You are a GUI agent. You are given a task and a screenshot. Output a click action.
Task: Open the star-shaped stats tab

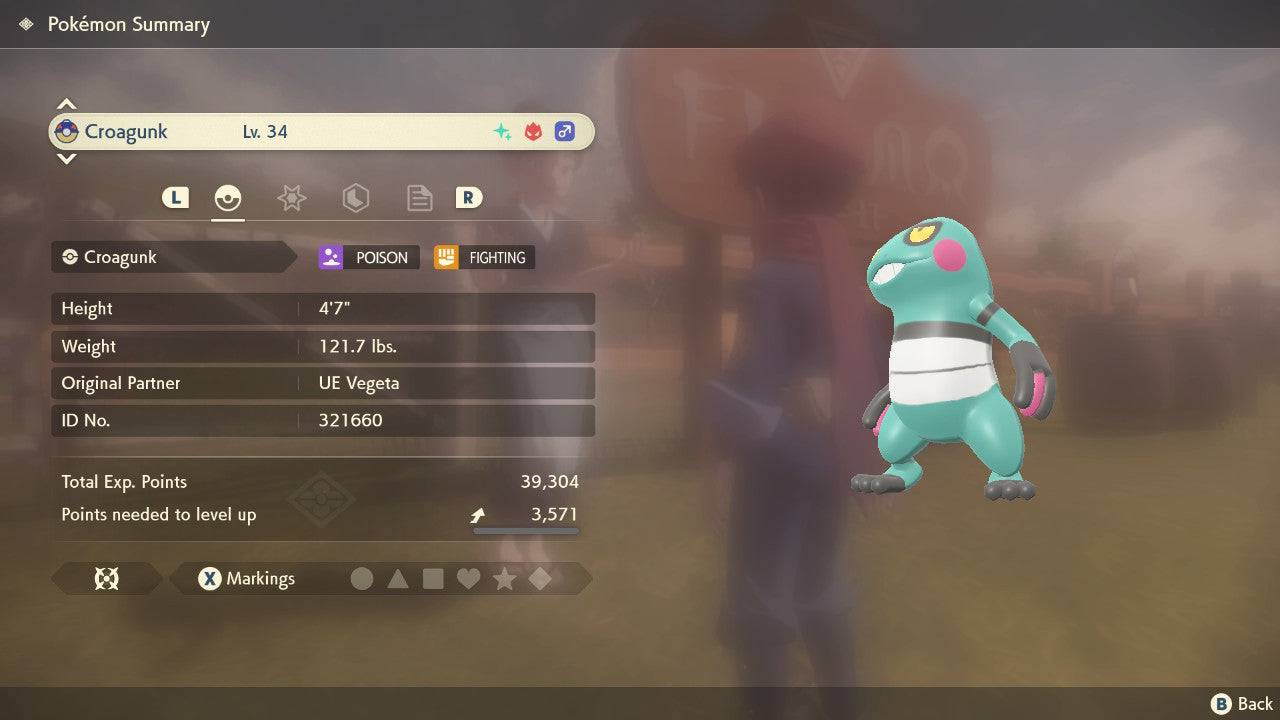[x=291, y=198]
